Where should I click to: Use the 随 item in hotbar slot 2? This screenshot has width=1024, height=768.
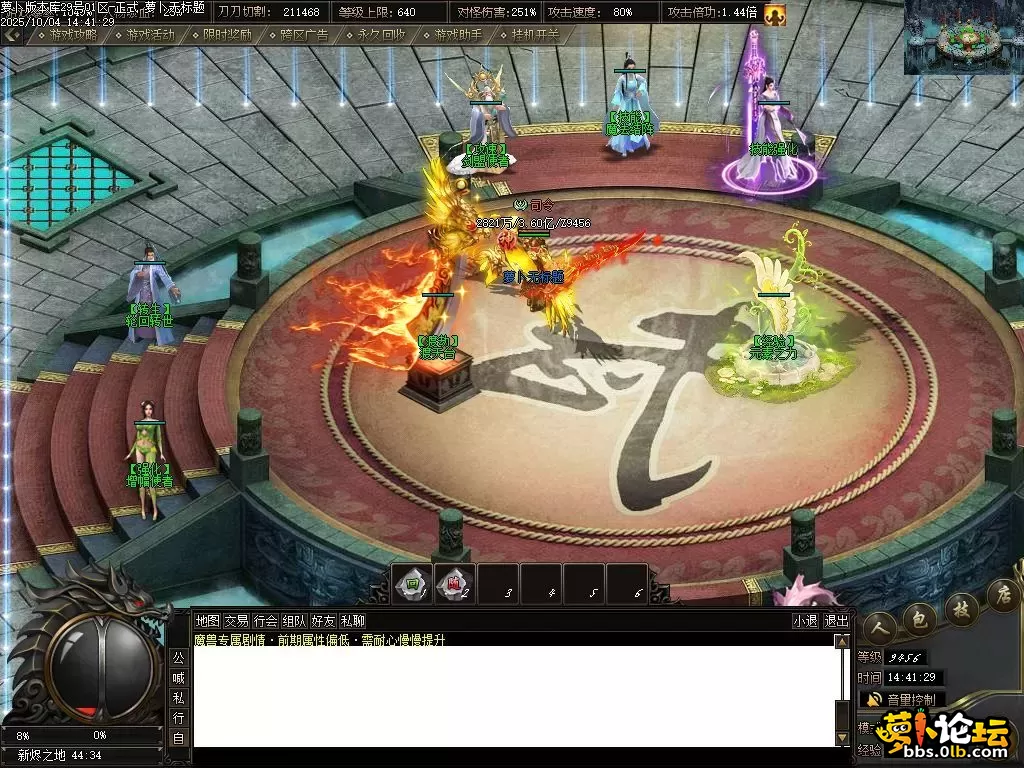click(453, 586)
